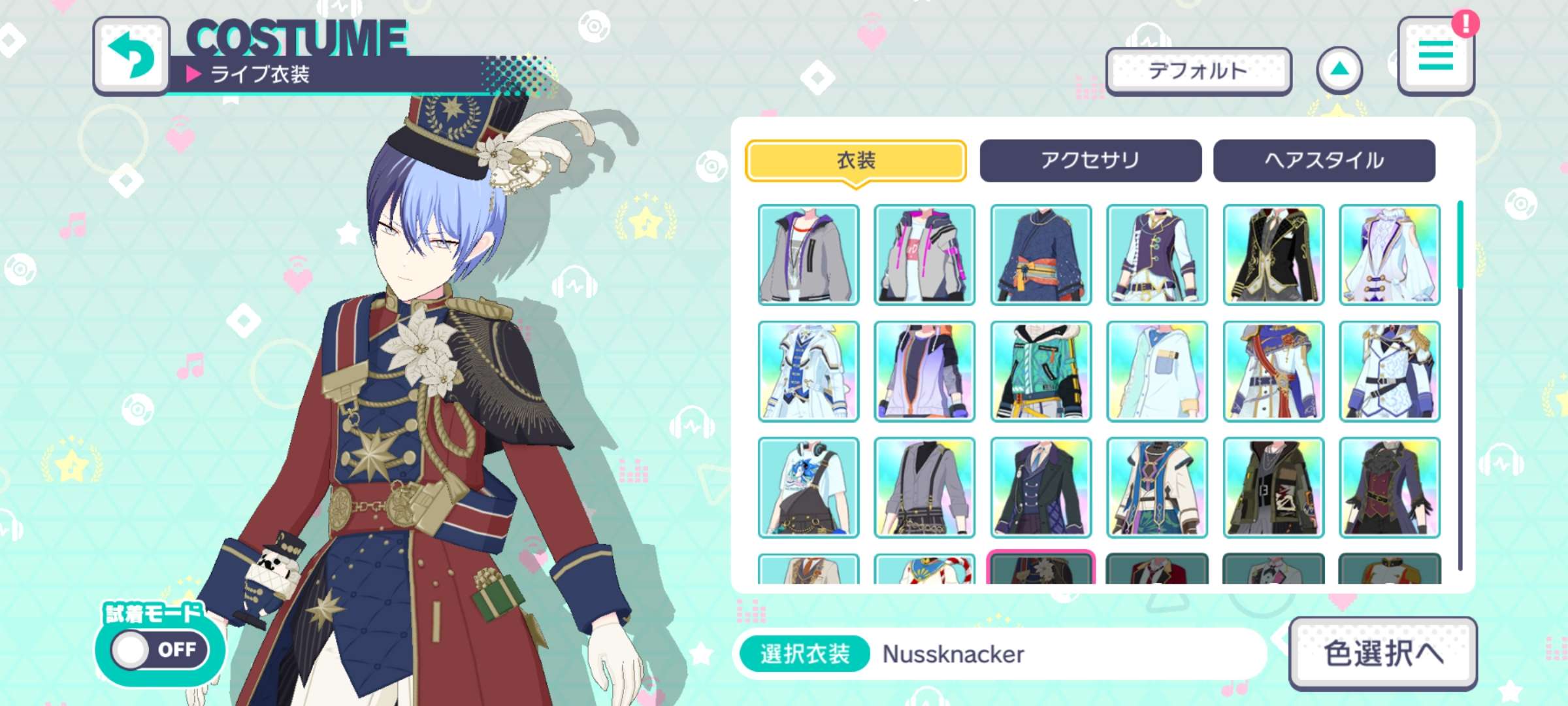Toggle the 試着モード switch
The width and height of the screenshot is (1568, 706).
(x=160, y=649)
